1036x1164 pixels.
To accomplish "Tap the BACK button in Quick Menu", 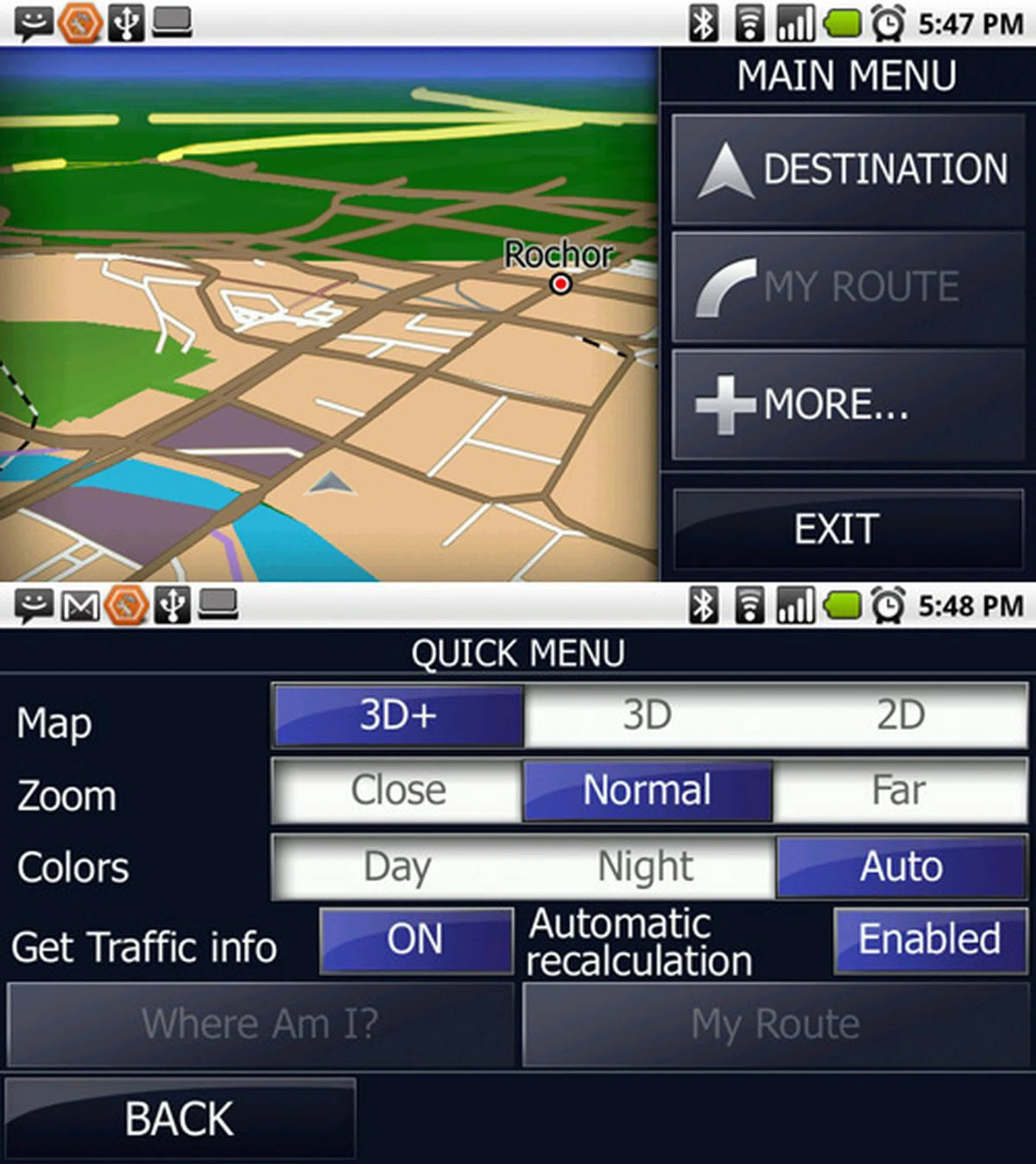I will pyautogui.click(x=179, y=1119).
